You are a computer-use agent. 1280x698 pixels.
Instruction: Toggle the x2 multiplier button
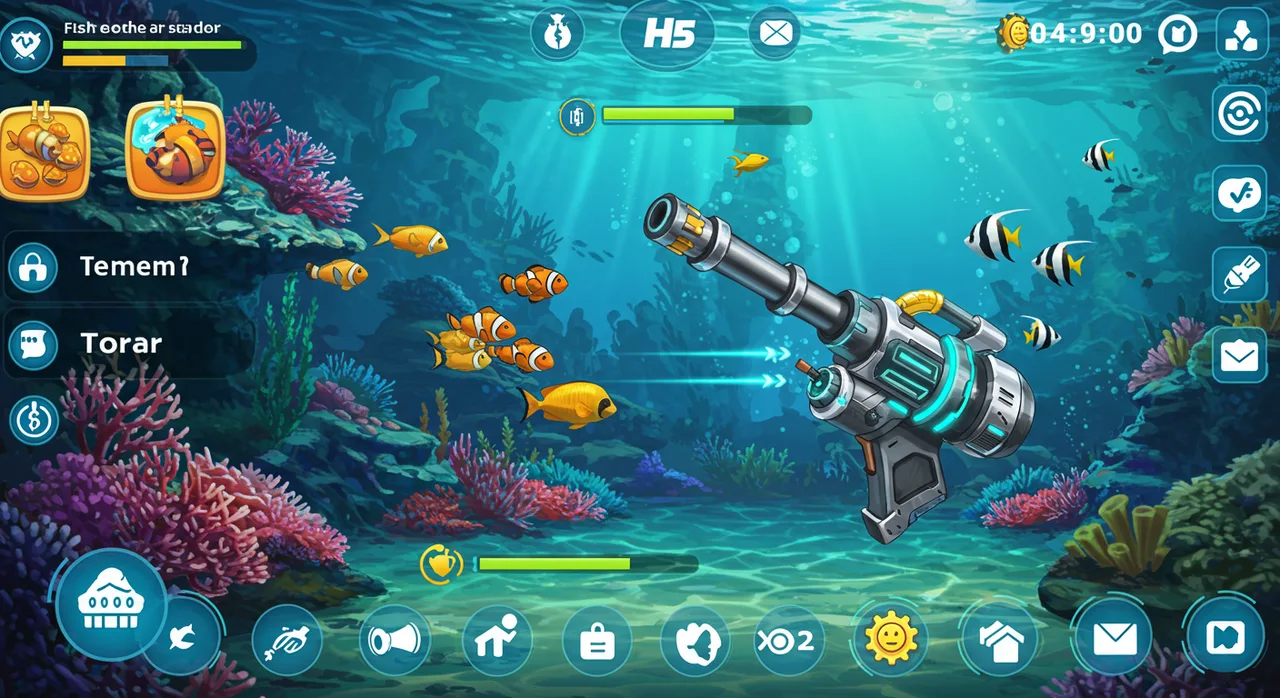click(789, 640)
